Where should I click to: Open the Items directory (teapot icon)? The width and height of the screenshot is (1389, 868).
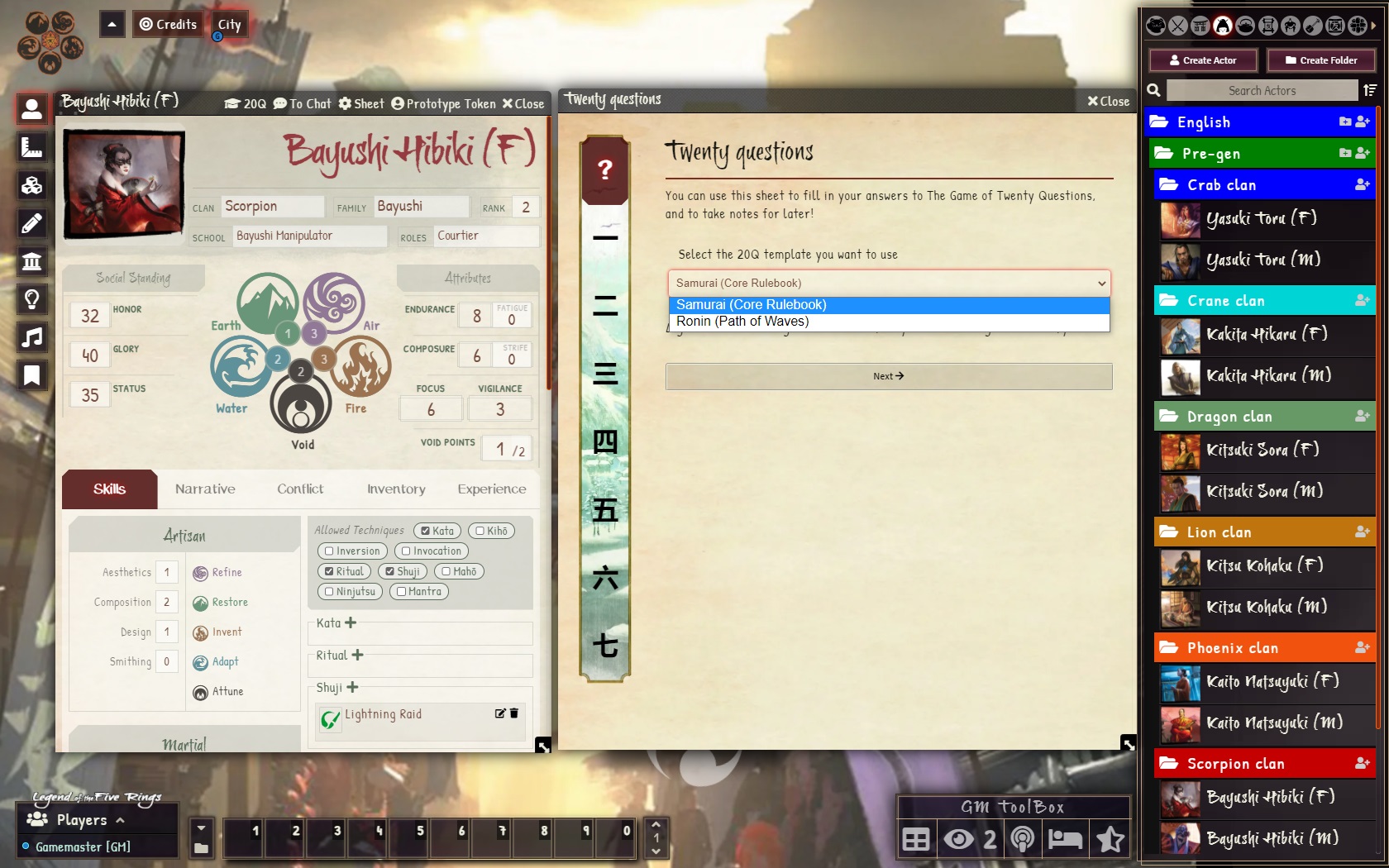[x=1245, y=25]
